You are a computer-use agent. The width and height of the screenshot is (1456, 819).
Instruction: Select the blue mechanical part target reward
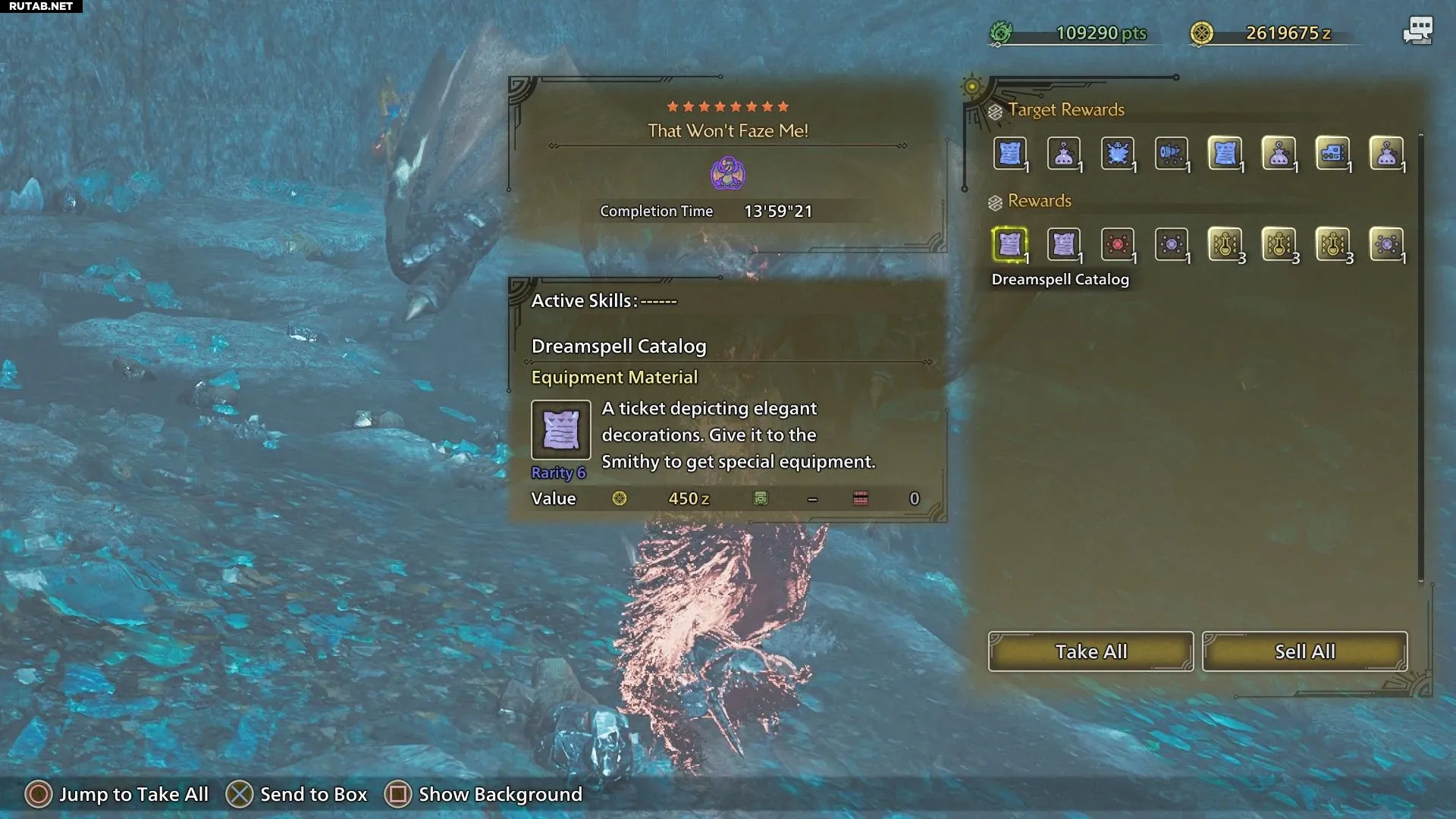point(1332,154)
